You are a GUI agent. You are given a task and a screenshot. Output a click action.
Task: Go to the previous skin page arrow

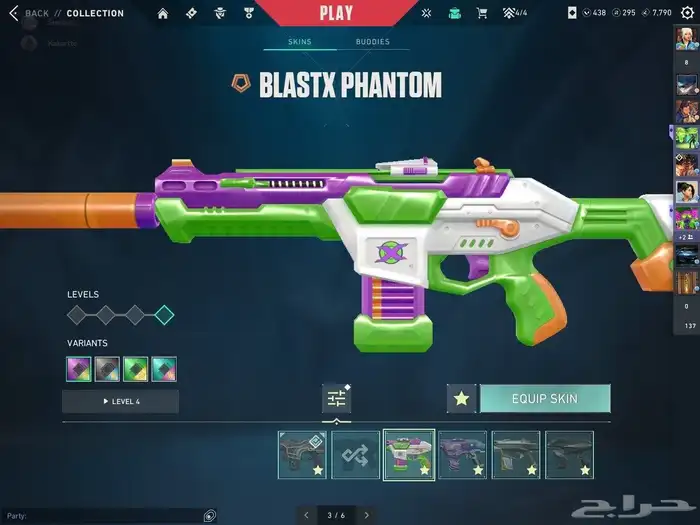pyautogui.click(x=308, y=515)
